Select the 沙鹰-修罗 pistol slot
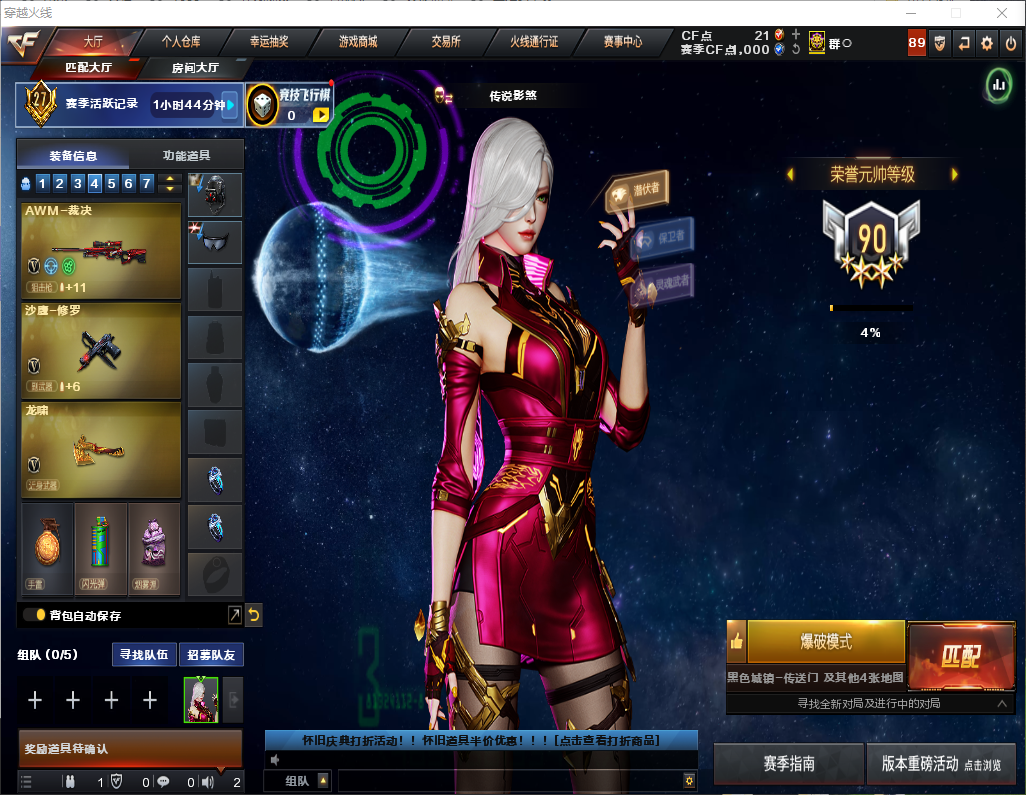1026x795 pixels. (x=100, y=350)
